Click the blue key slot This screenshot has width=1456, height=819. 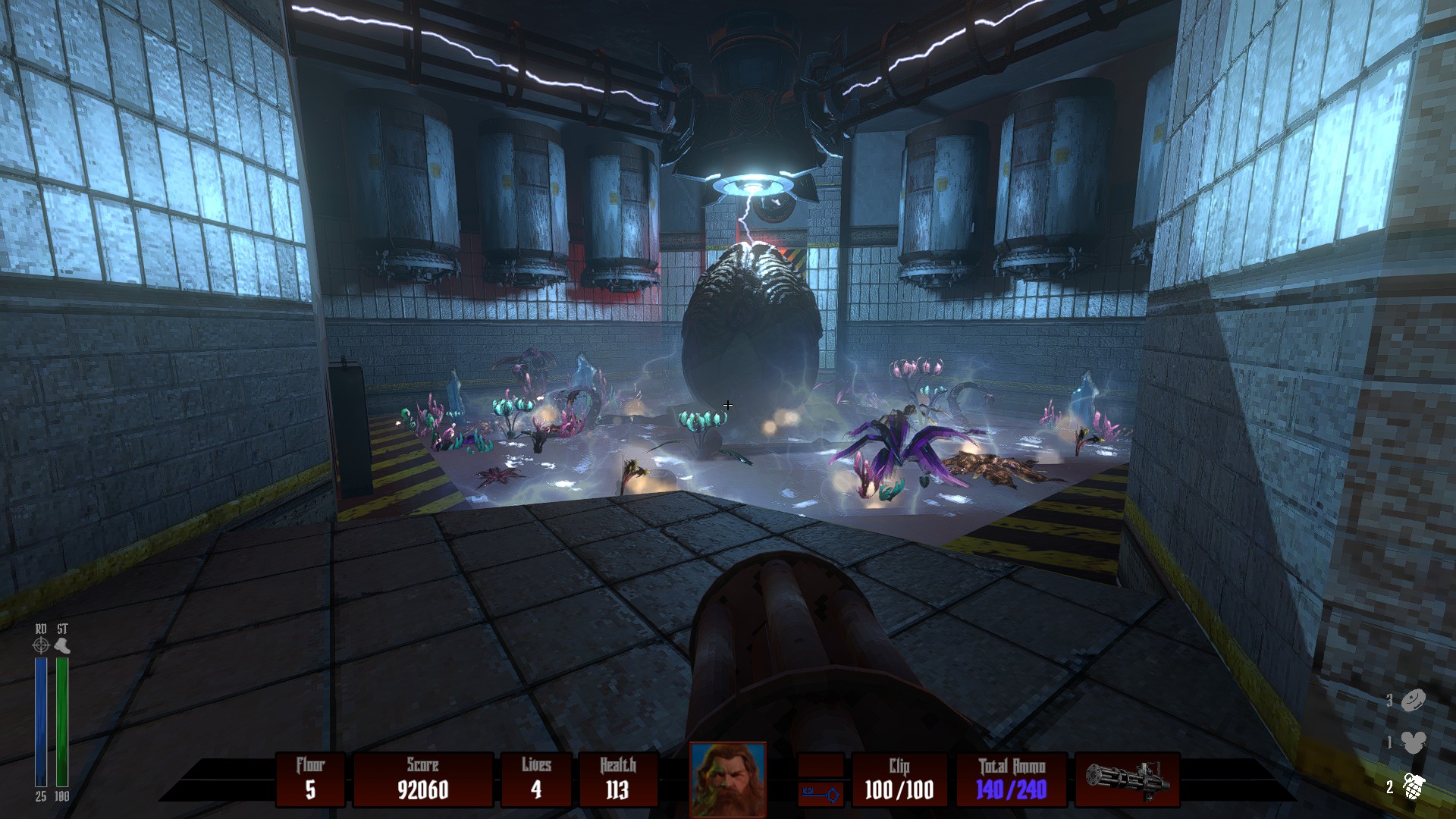(821, 794)
